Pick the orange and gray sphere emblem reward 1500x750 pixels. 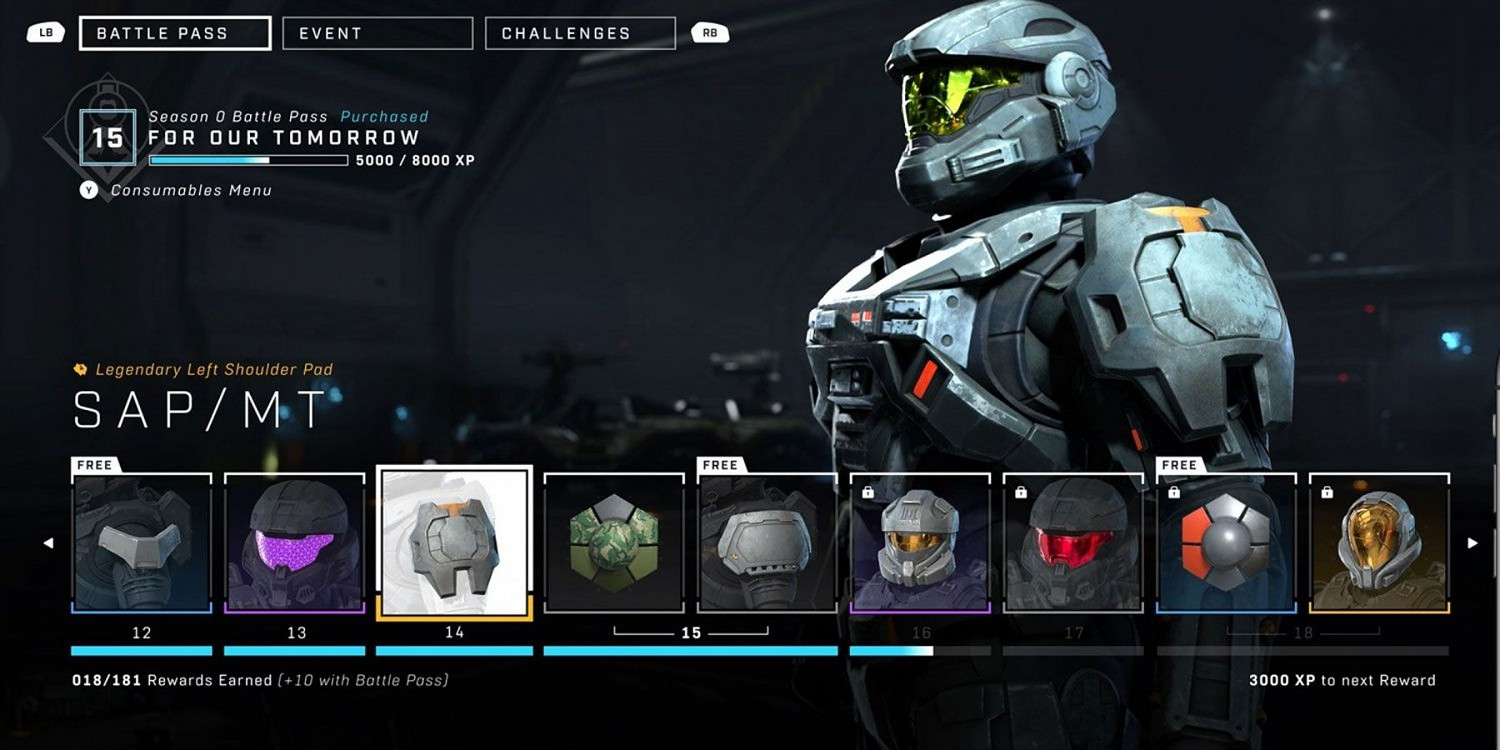pos(1226,543)
